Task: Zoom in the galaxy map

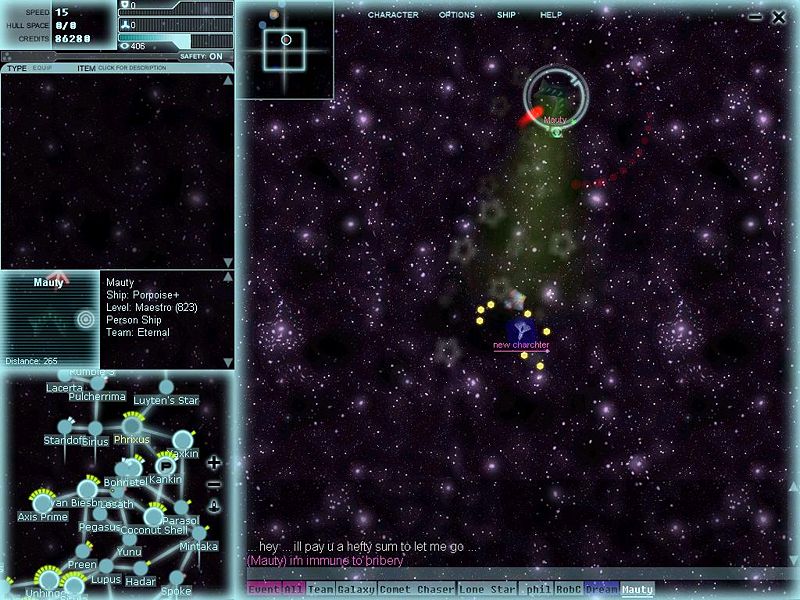Action: (x=213, y=463)
